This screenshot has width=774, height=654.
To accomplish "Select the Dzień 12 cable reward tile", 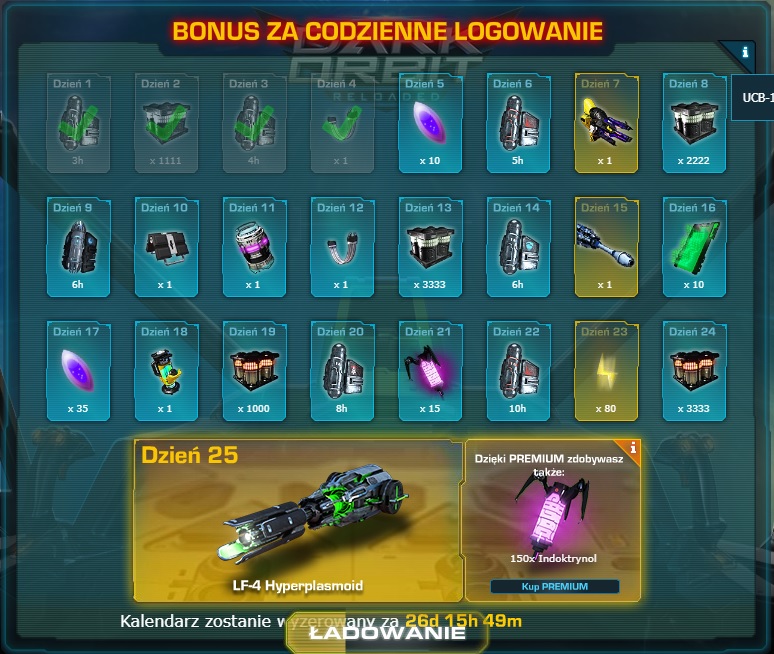I will 342,245.
